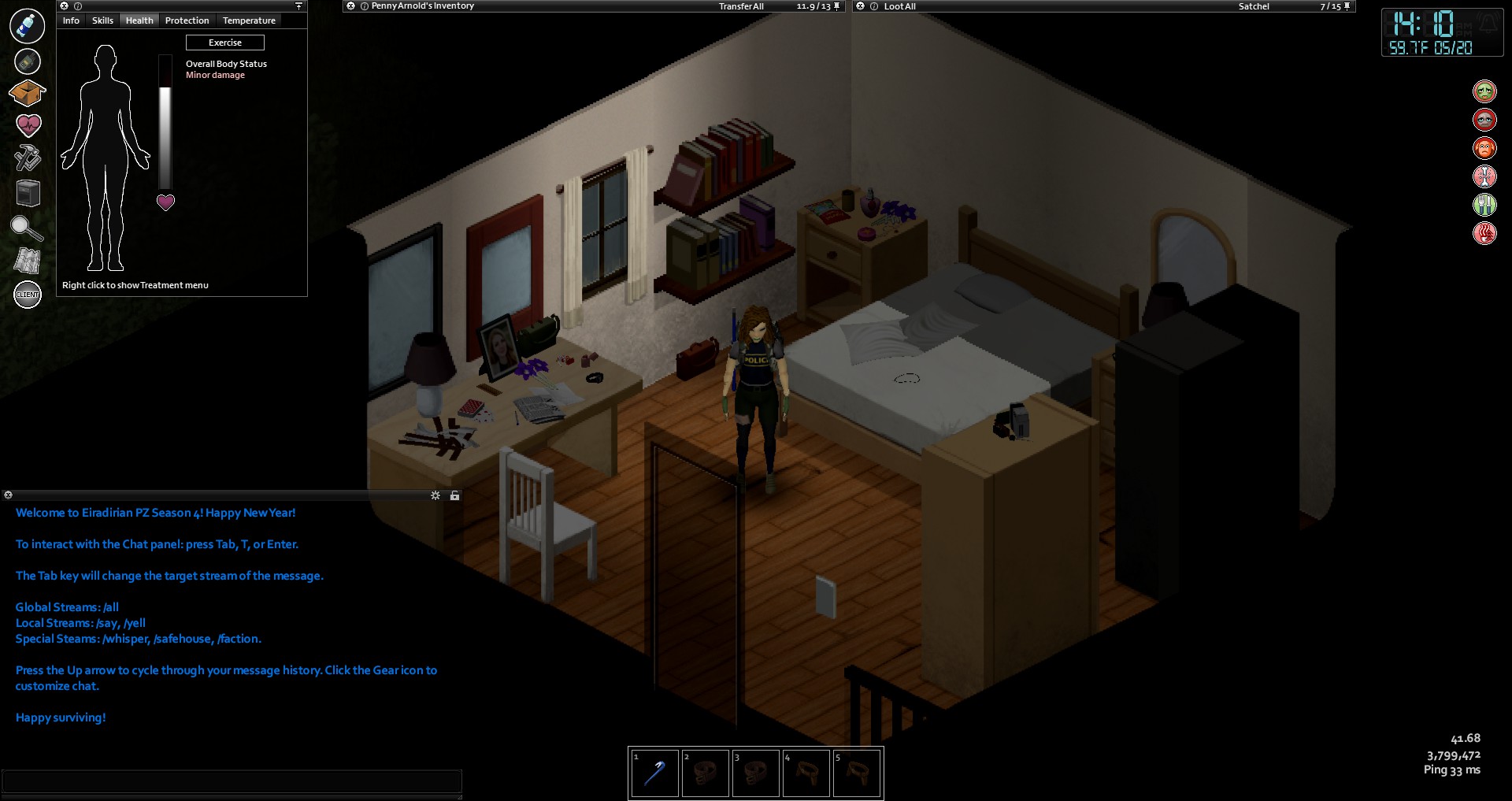Viewport: 1512px width, 801px height.
Task: Close the health panel window
Action: click(65, 6)
